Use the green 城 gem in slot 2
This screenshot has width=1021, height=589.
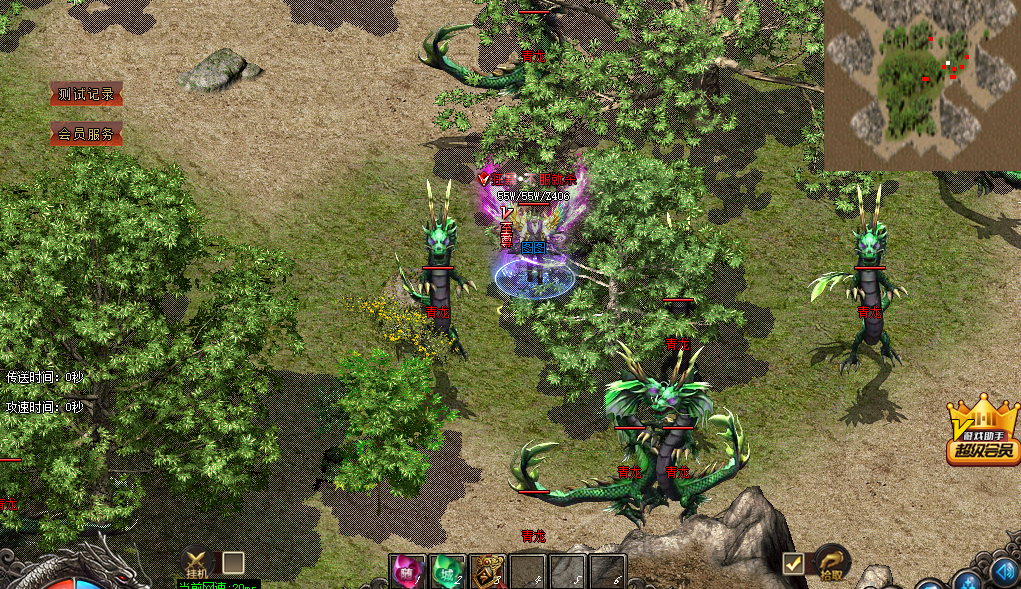point(448,572)
